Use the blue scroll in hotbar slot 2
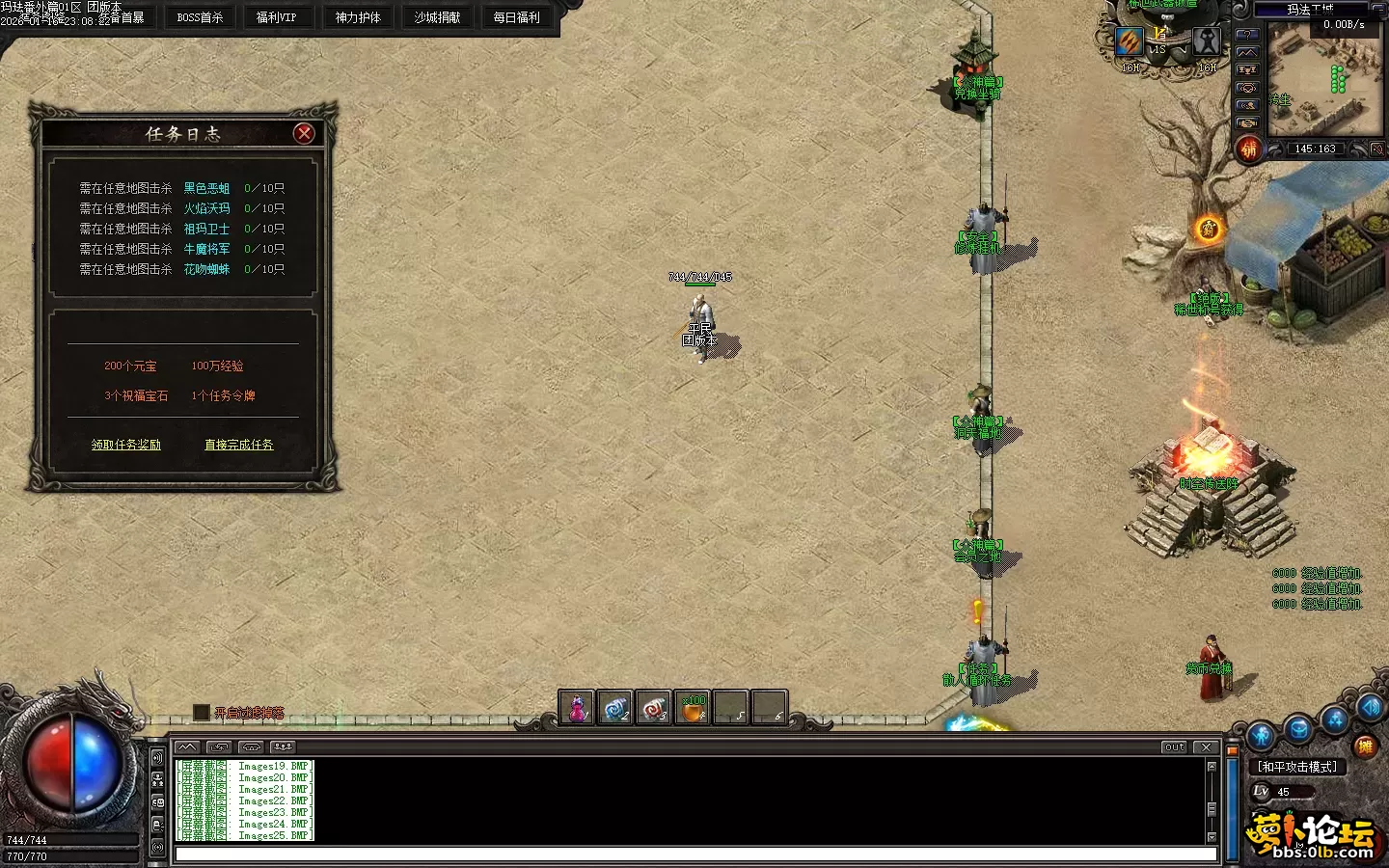 (x=615, y=709)
